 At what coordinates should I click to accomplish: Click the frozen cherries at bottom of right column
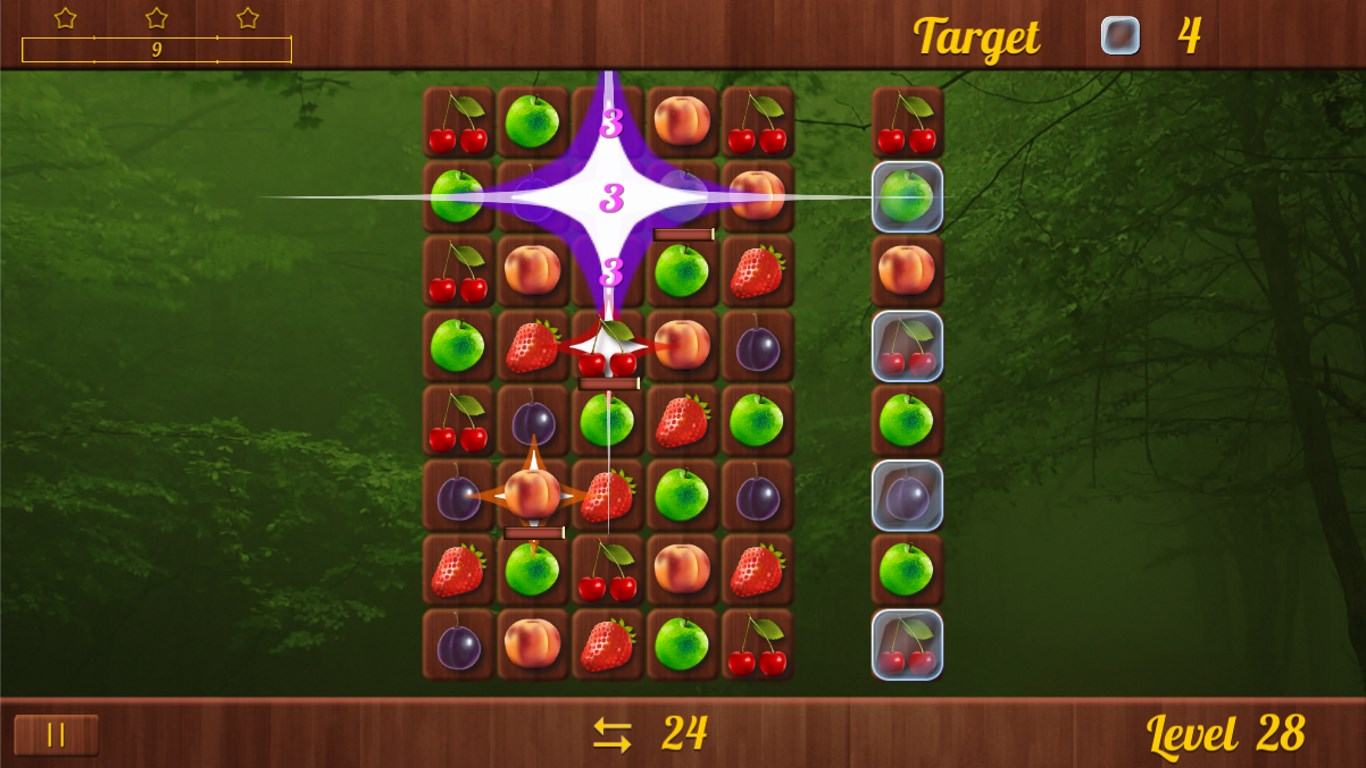(907, 645)
